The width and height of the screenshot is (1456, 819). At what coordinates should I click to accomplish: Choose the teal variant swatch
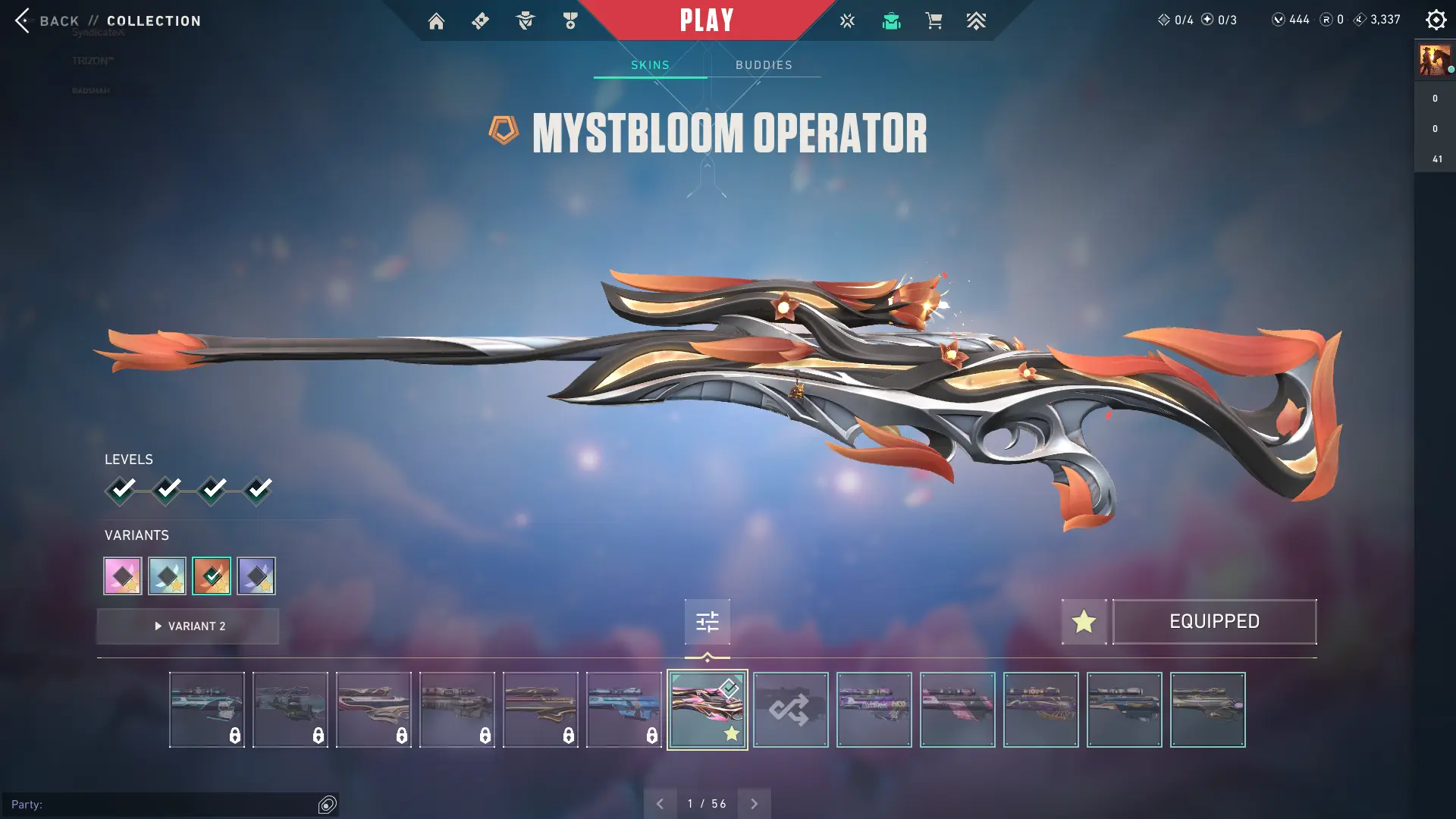click(x=167, y=576)
